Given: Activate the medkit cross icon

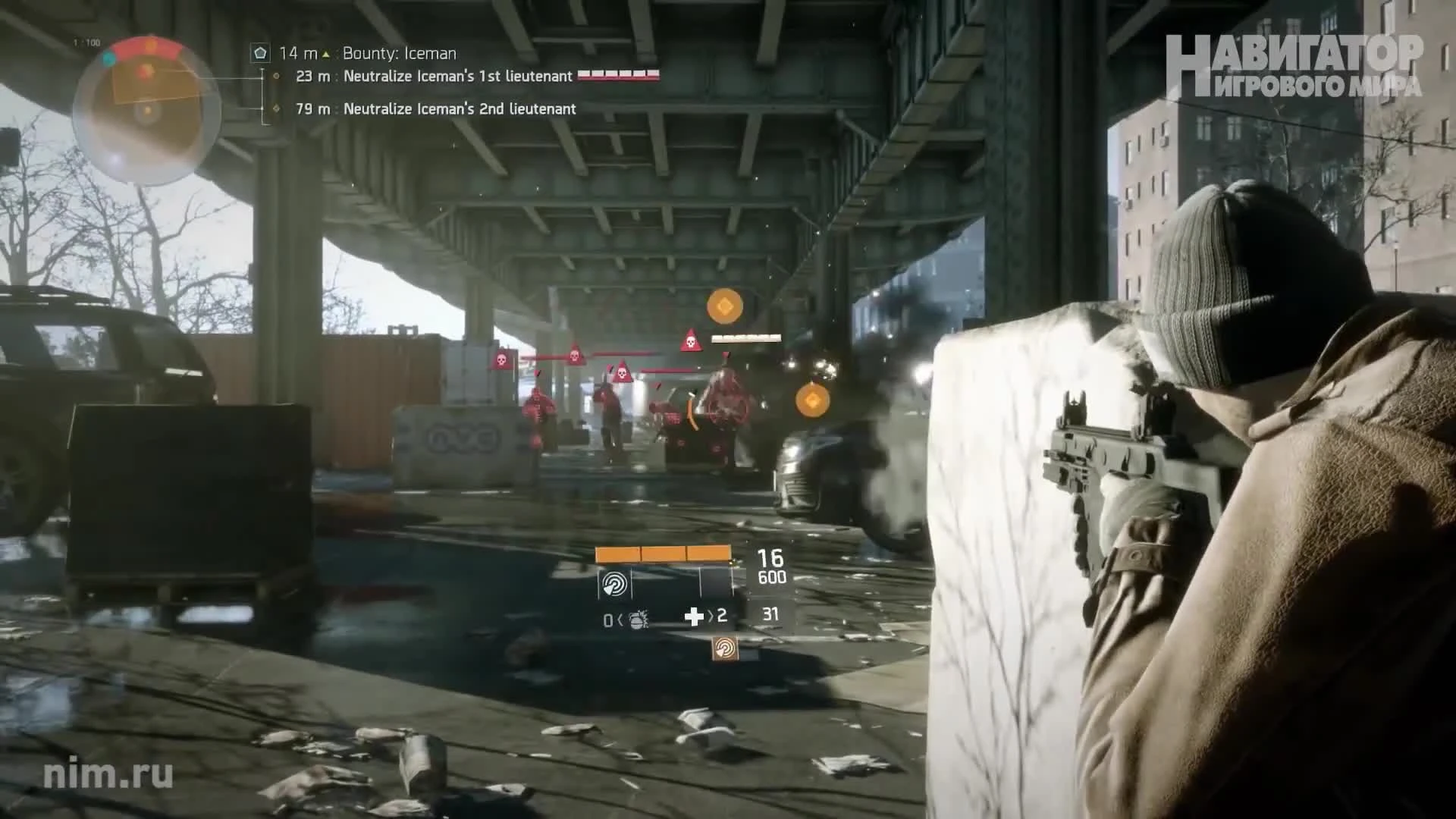Looking at the screenshot, I should click(695, 617).
